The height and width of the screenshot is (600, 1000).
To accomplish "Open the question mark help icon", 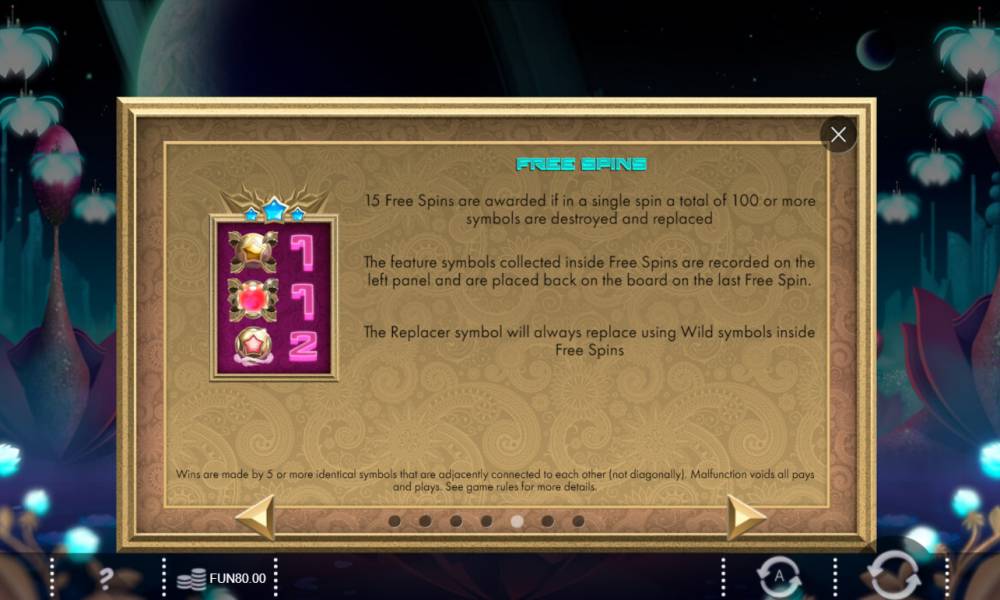I will [106, 577].
